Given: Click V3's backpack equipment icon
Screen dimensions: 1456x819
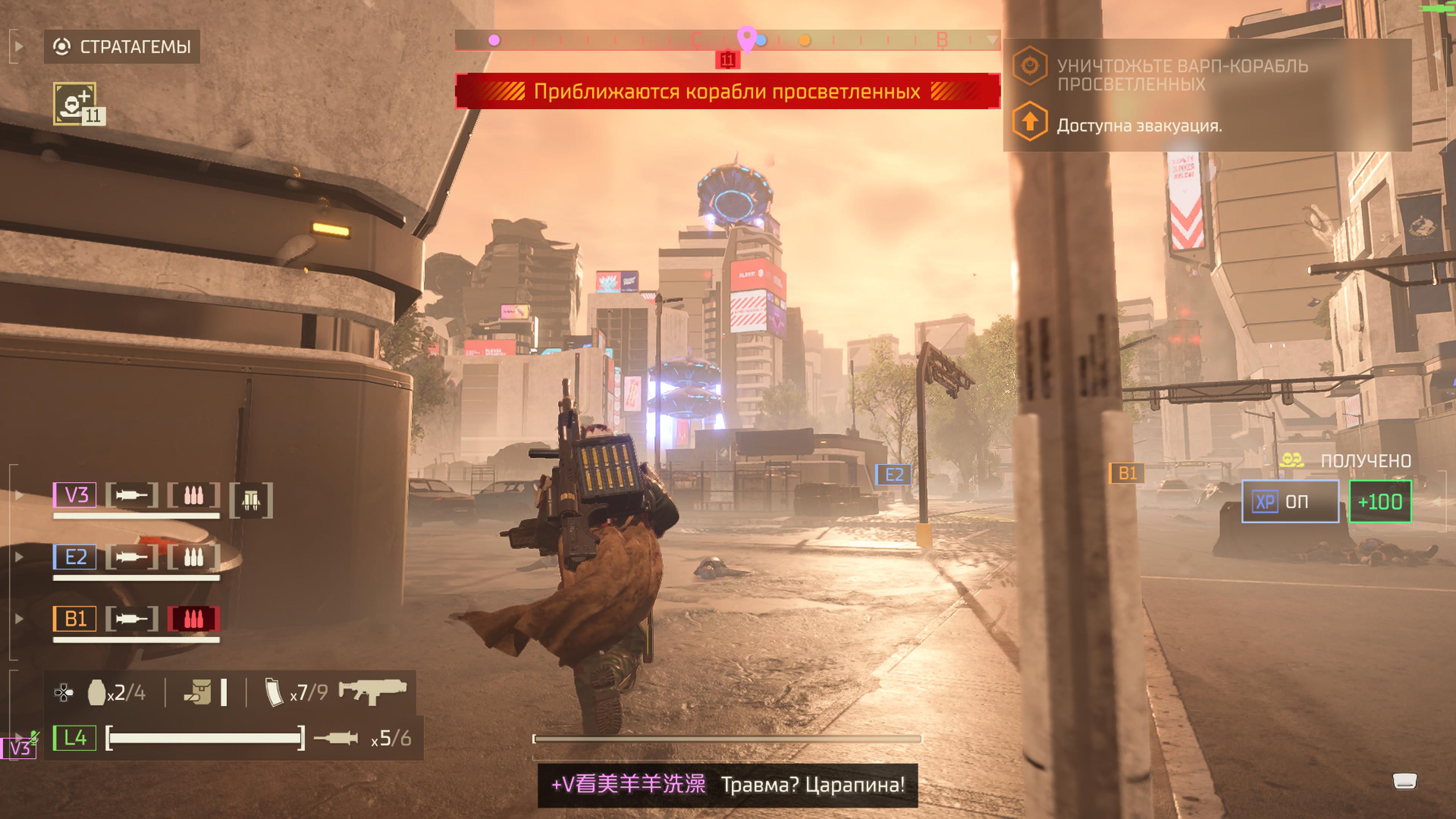Looking at the screenshot, I should click(x=251, y=500).
